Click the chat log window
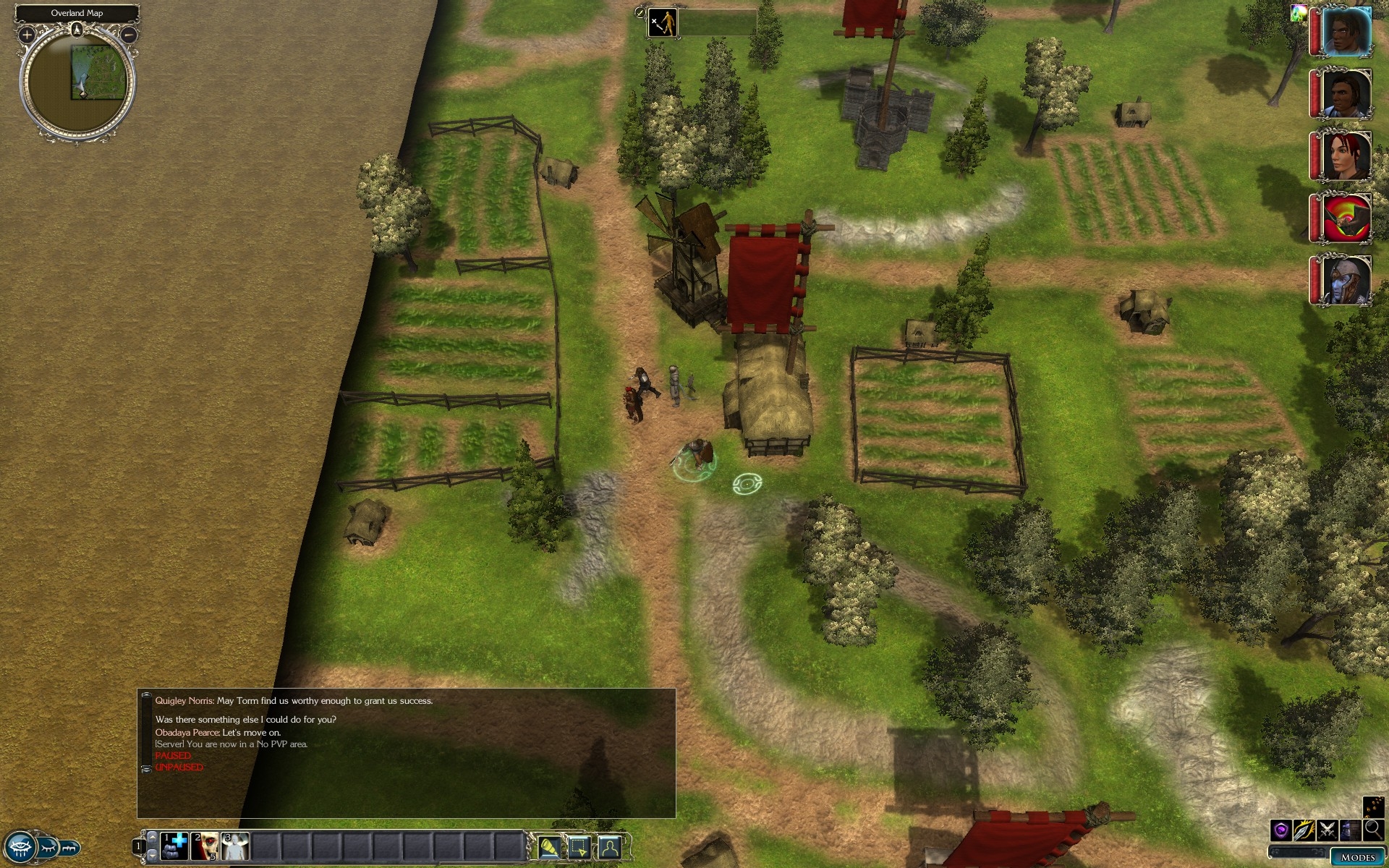This screenshot has width=1389, height=868. coord(406,752)
